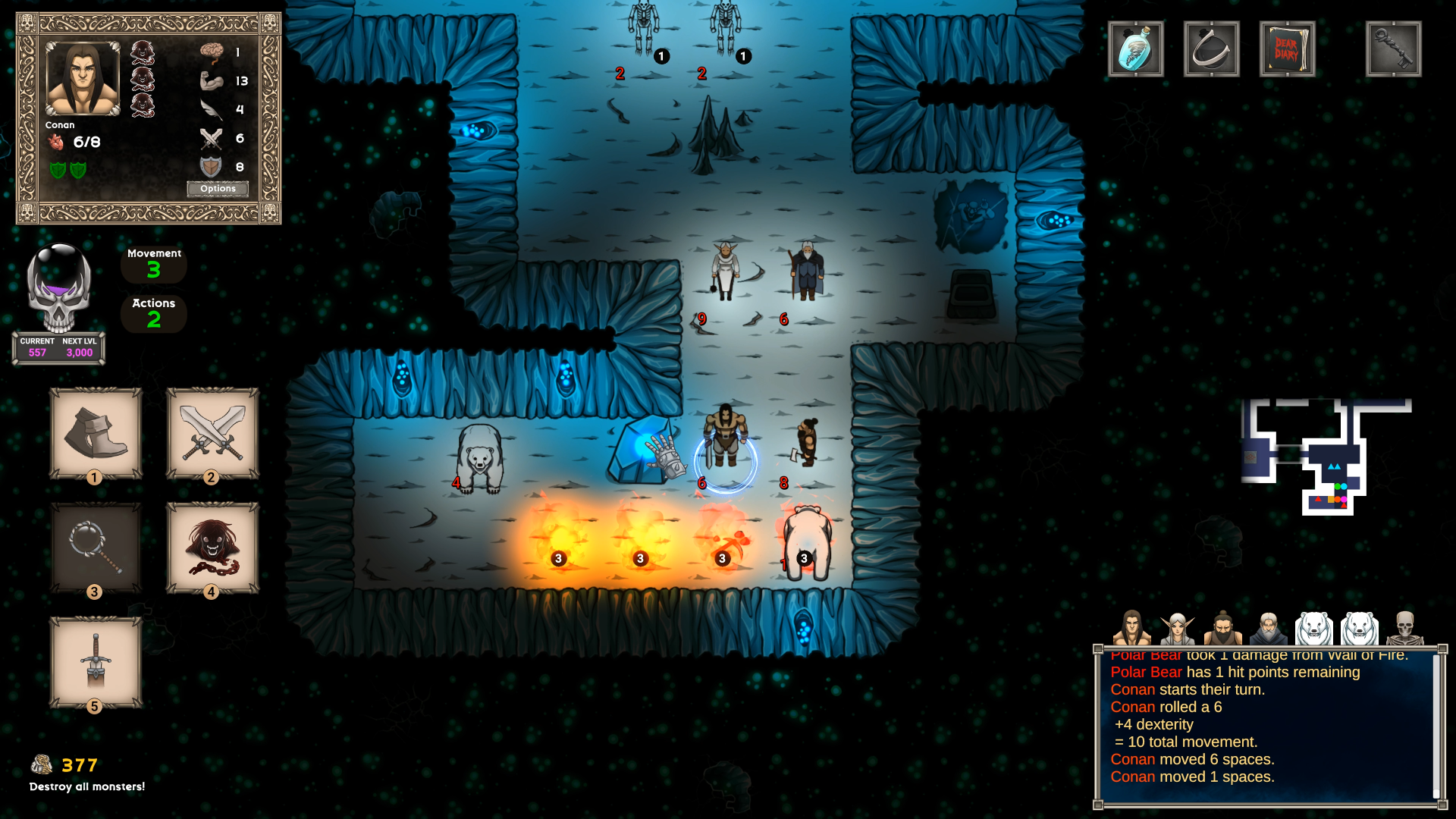This screenshot has width=1456, height=819.
Task: Choose the magnifying glass search action
Action: (96, 548)
